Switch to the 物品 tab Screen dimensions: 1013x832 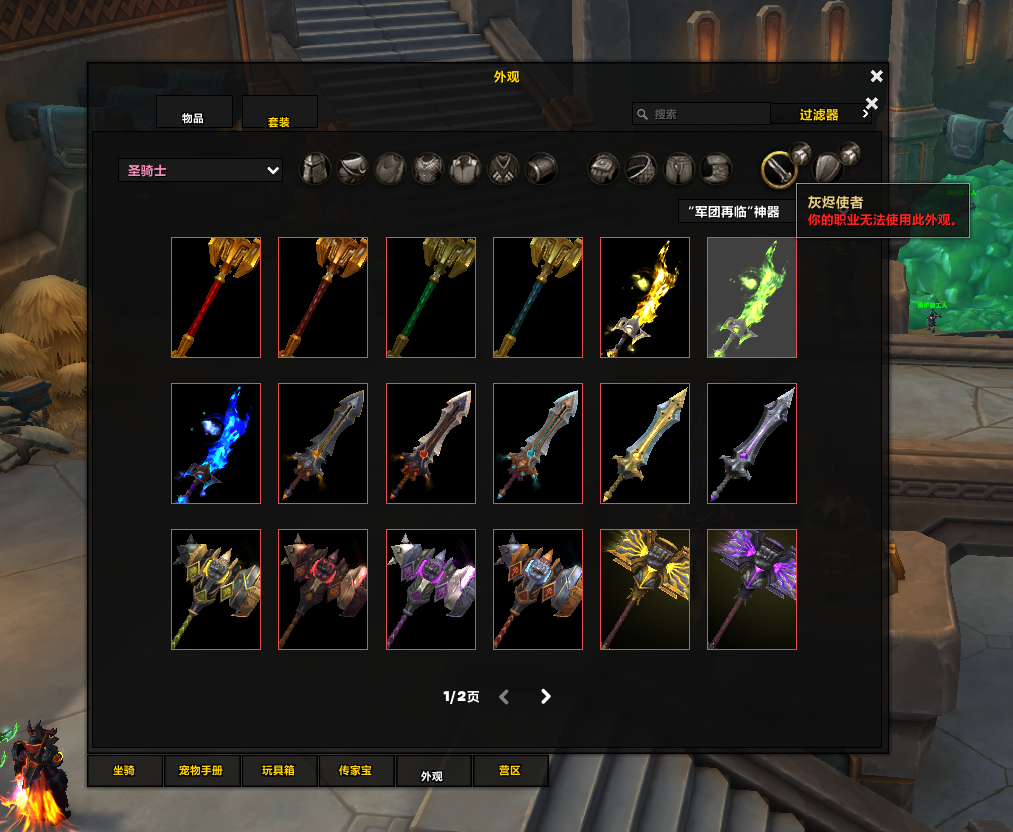(193, 113)
